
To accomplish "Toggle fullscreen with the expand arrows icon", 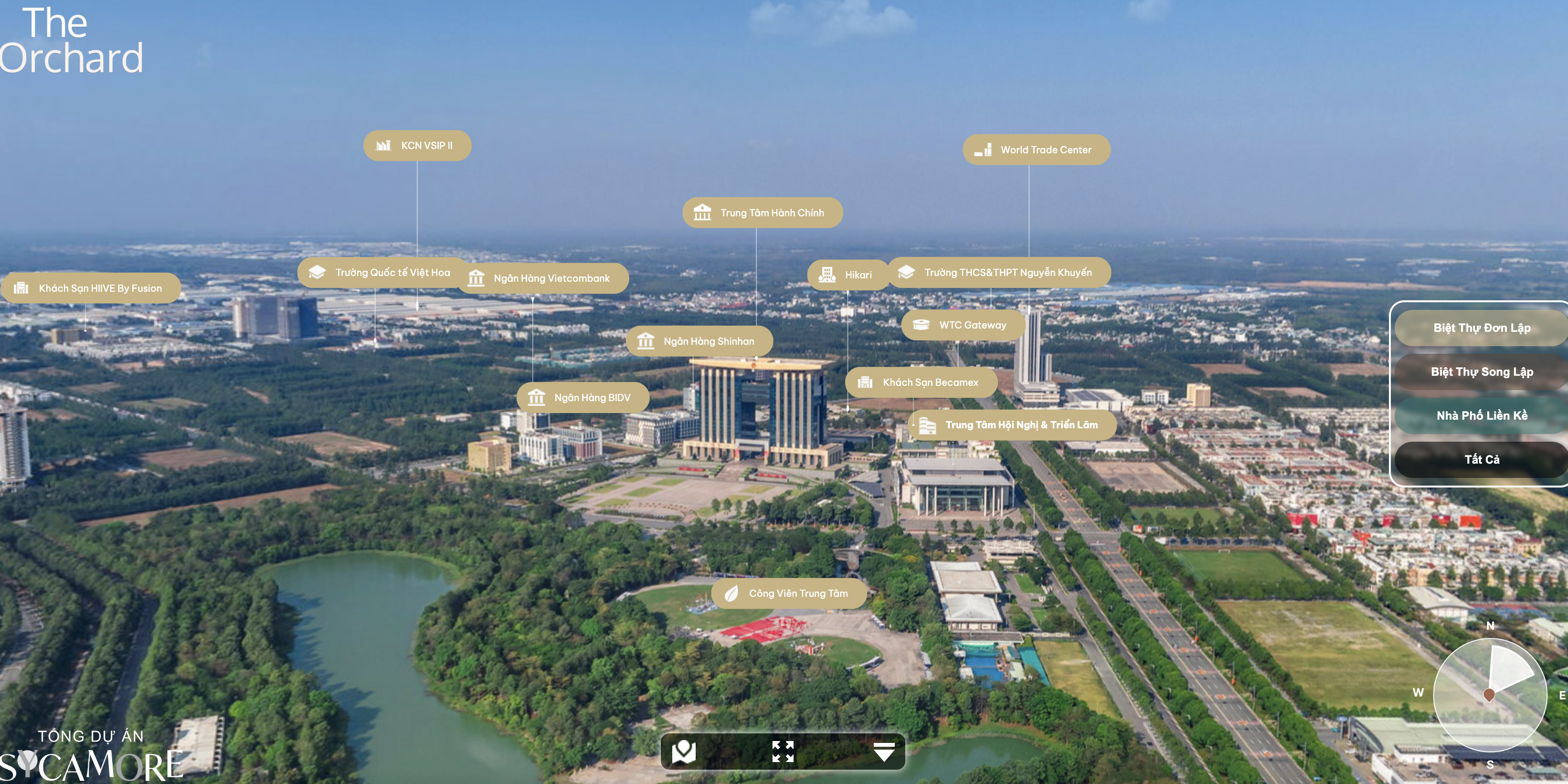I will pos(783,752).
